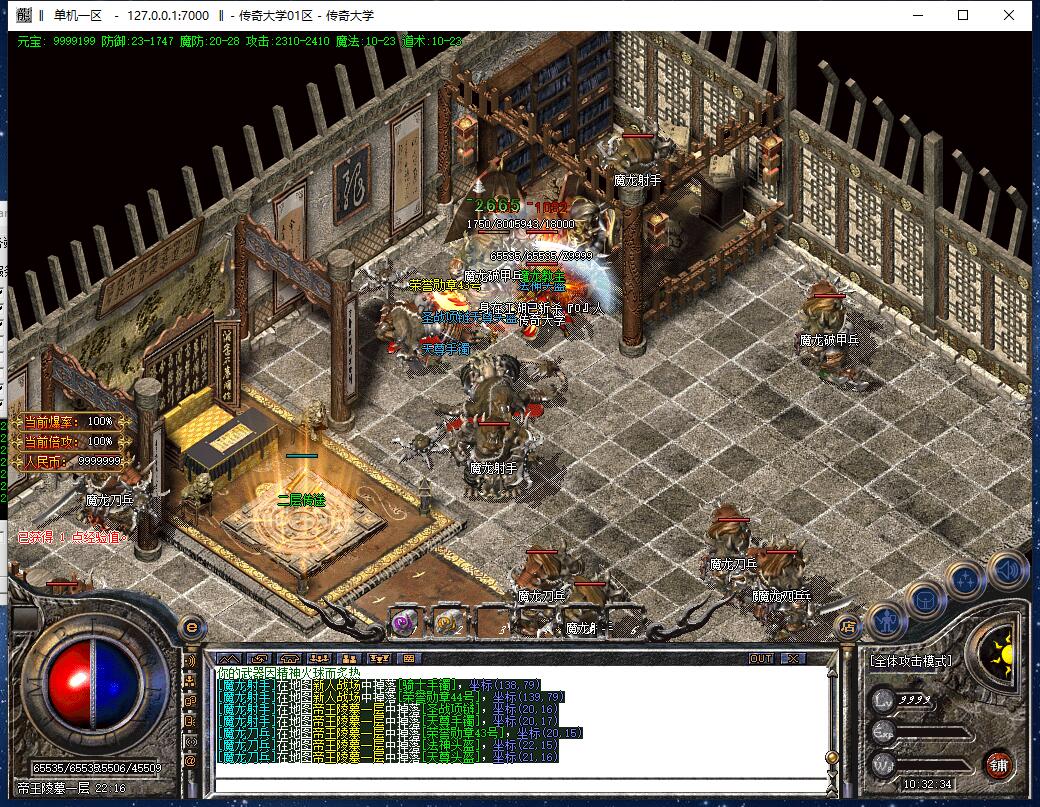
Task: Click the round "e" button
Action: [x=191, y=626]
